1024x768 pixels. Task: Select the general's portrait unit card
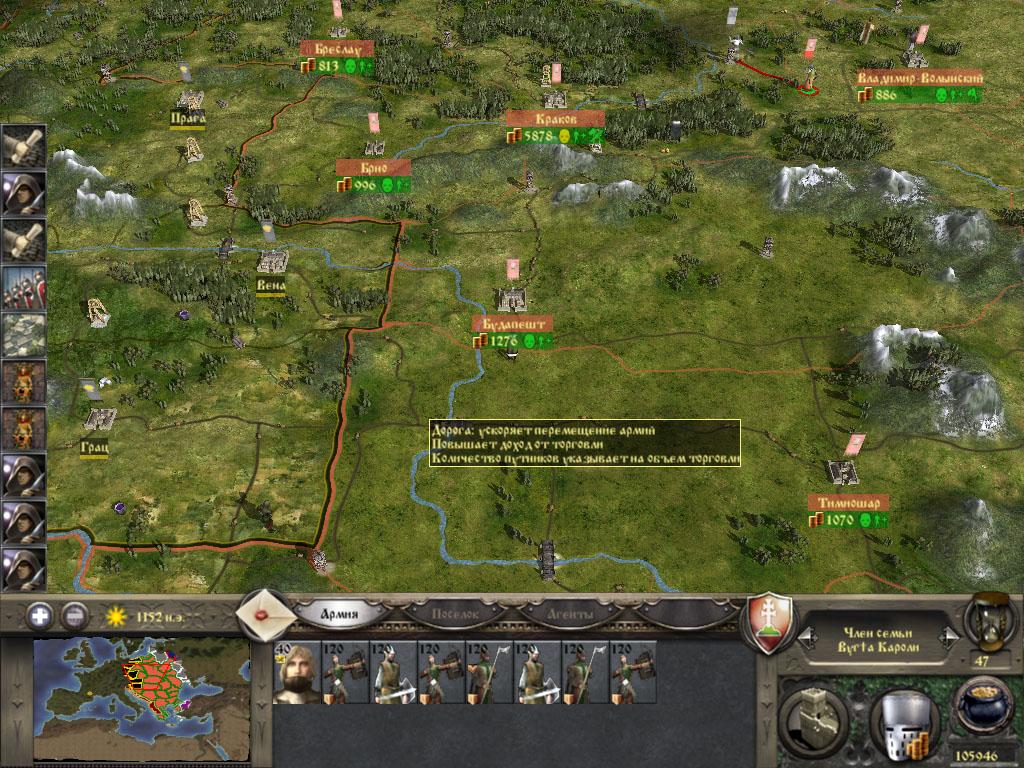(295, 672)
